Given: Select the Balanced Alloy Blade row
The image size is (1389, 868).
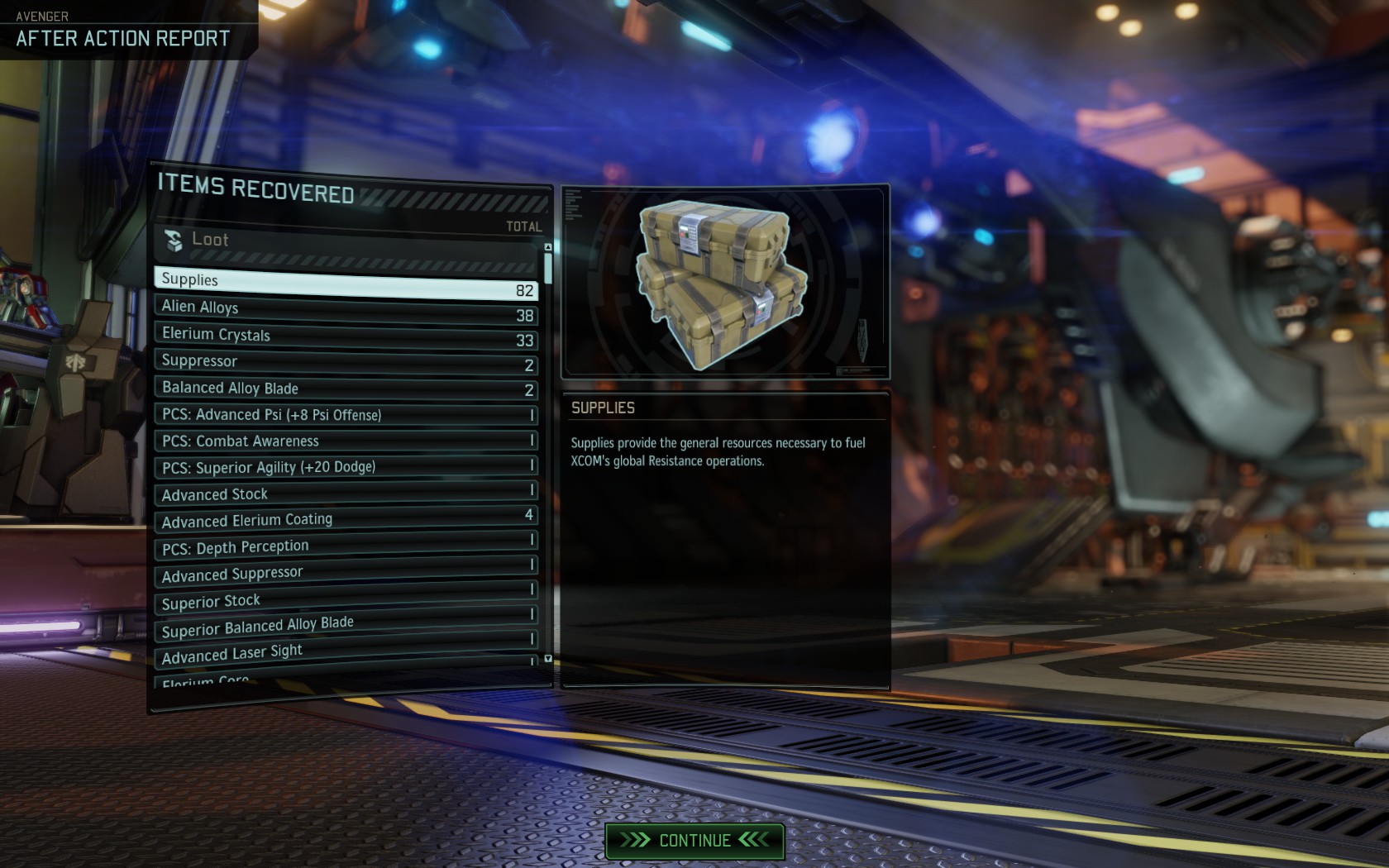Looking at the screenshot, I should 346,389.
